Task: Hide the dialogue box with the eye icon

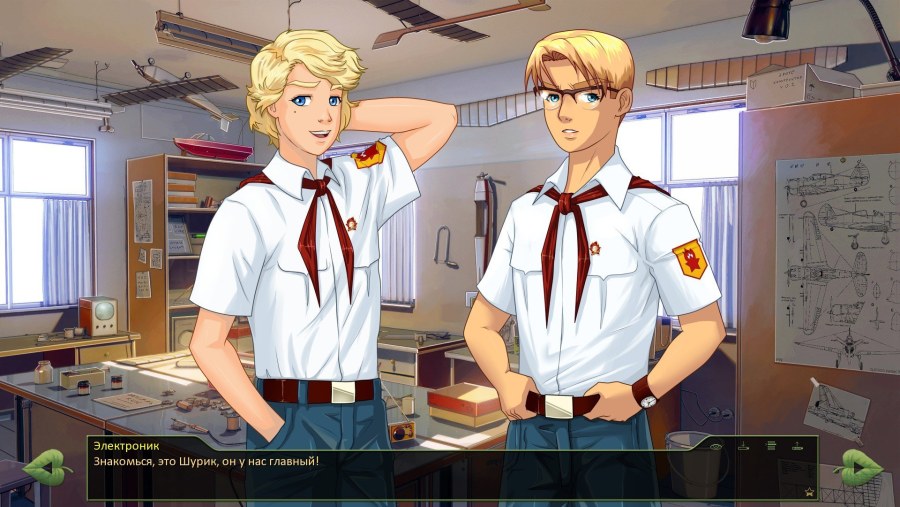Action: pos(716,447)
